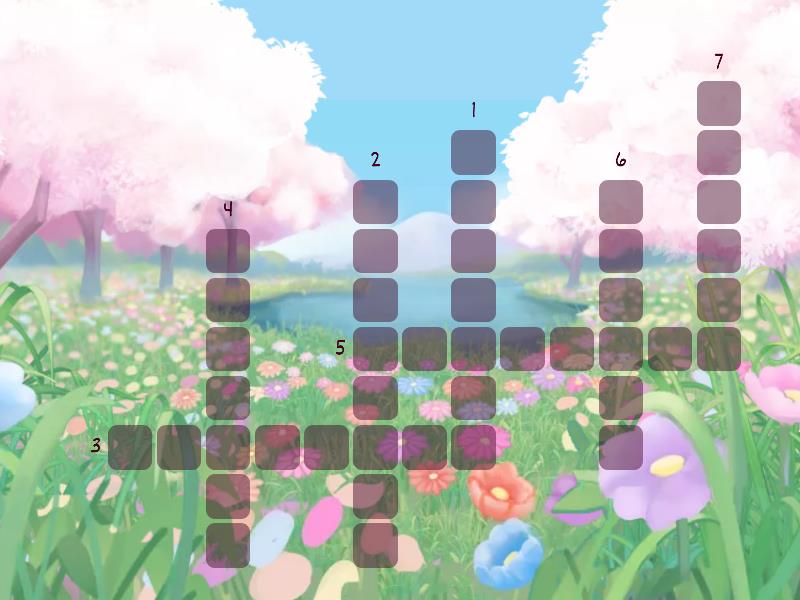
Task: Choose the cell where words 5 and 7 meet
Action: coord(718,348)
